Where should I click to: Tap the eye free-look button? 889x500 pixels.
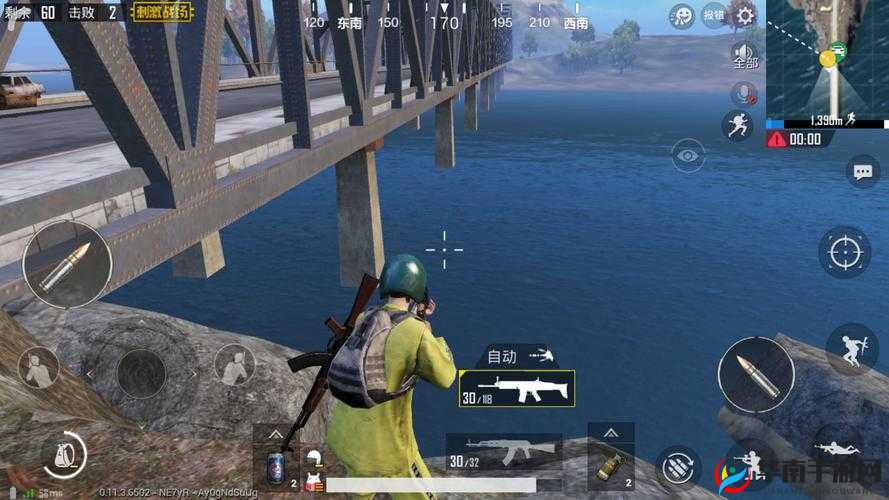tap(687, 155)
